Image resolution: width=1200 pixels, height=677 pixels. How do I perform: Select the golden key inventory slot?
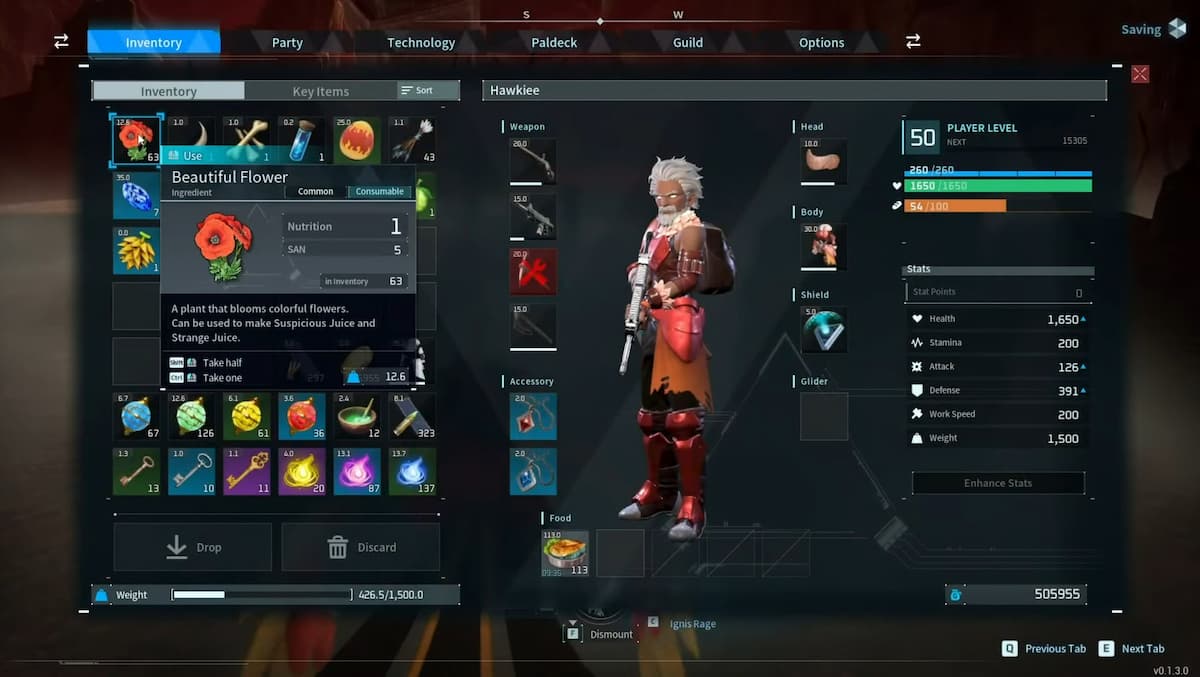246,471
